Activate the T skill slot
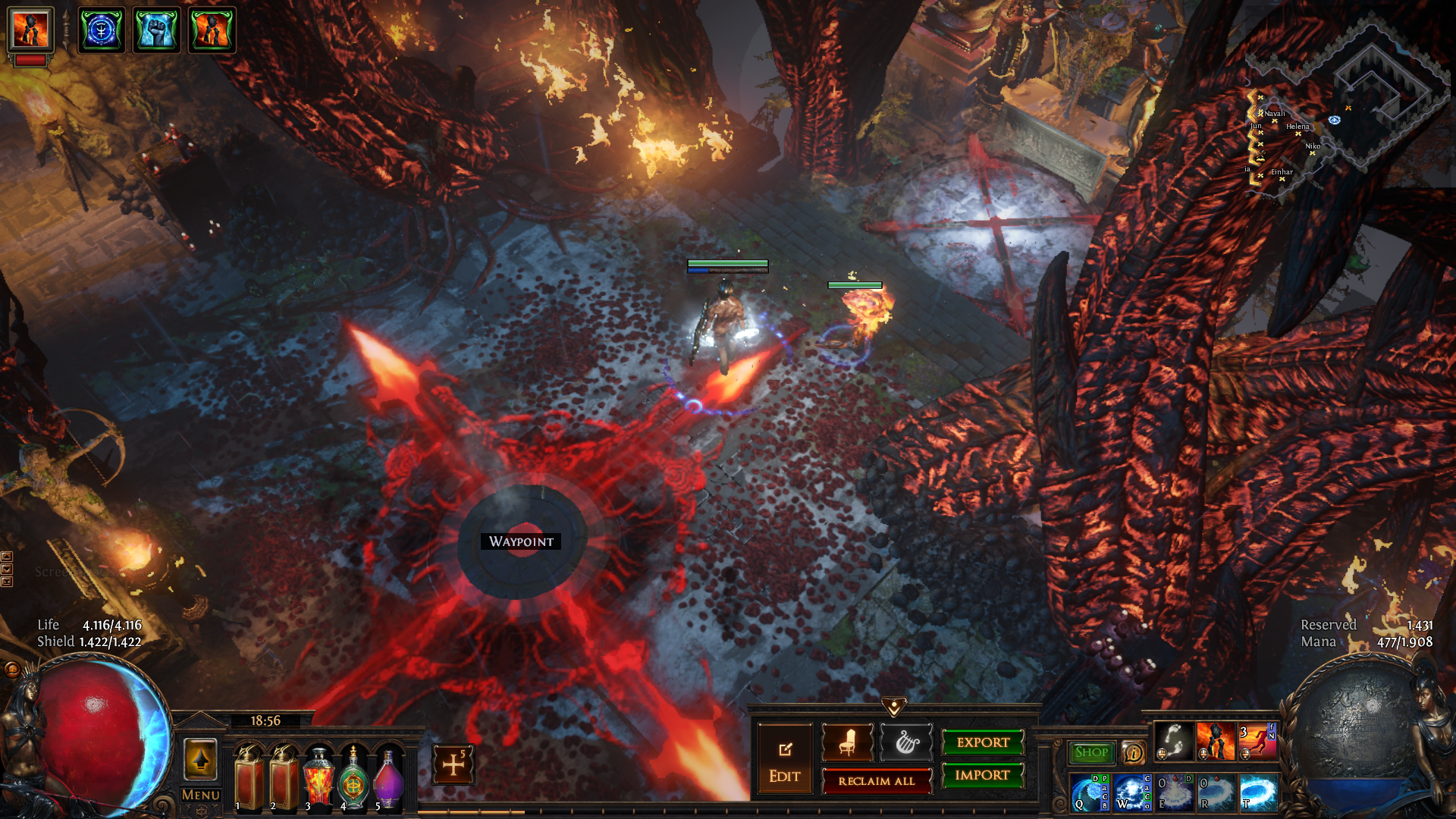Viewport: 1456px width, 819px height. click(1259, 792)
